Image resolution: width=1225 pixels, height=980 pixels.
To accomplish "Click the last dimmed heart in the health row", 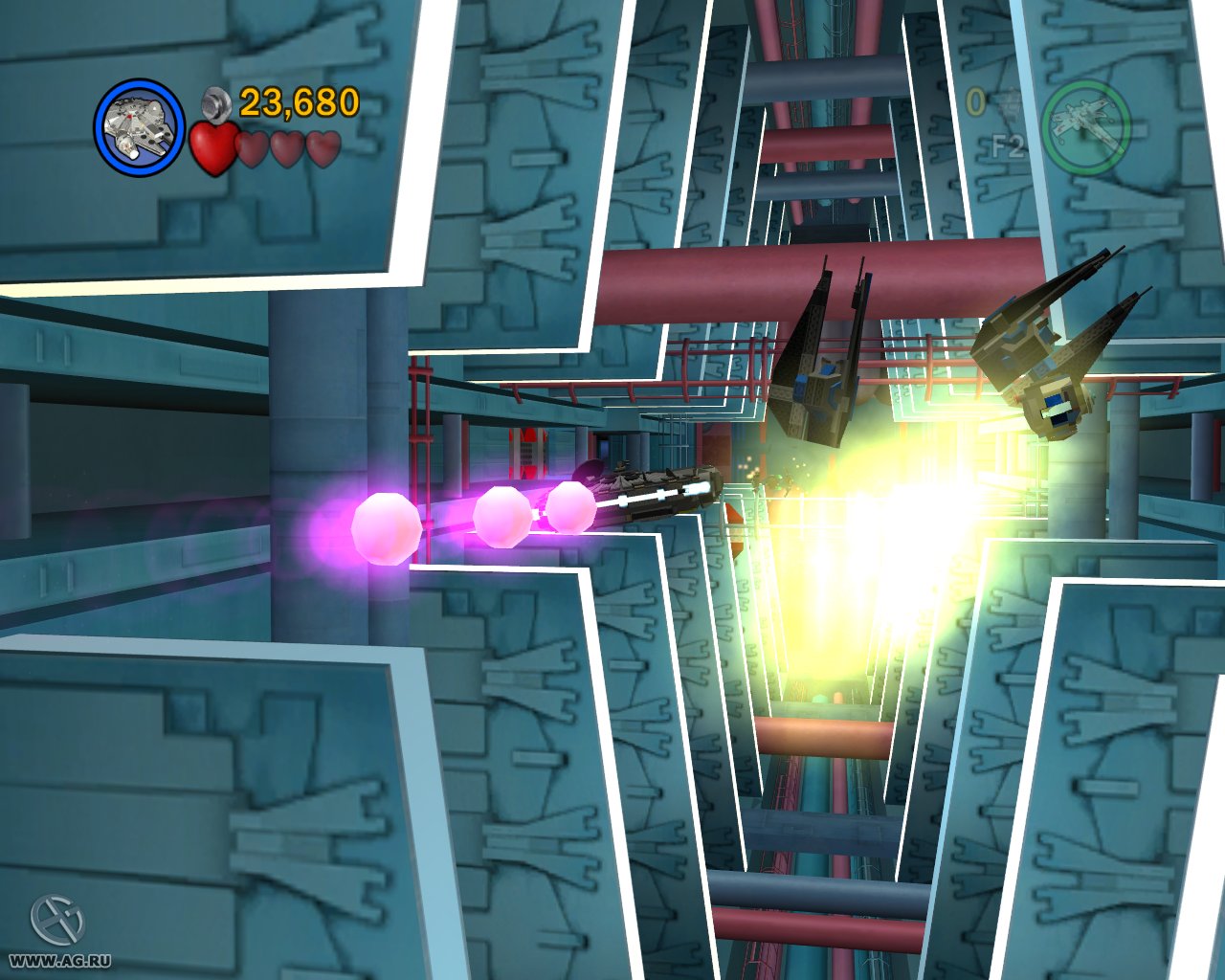I will 324,150.
